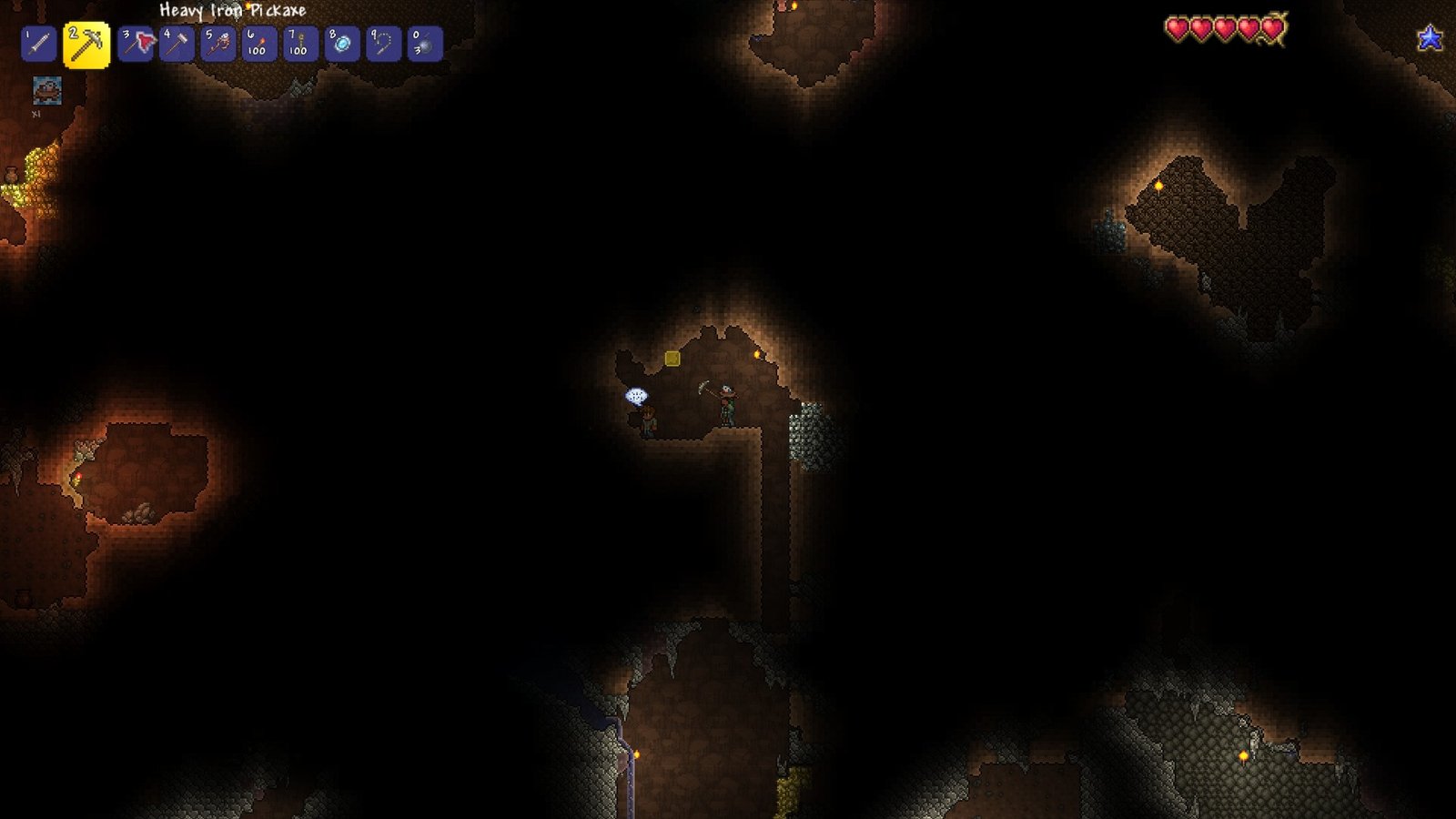Select the hammer in hotbar slot 4
The image size is (1456, 819).
[177, 40]
